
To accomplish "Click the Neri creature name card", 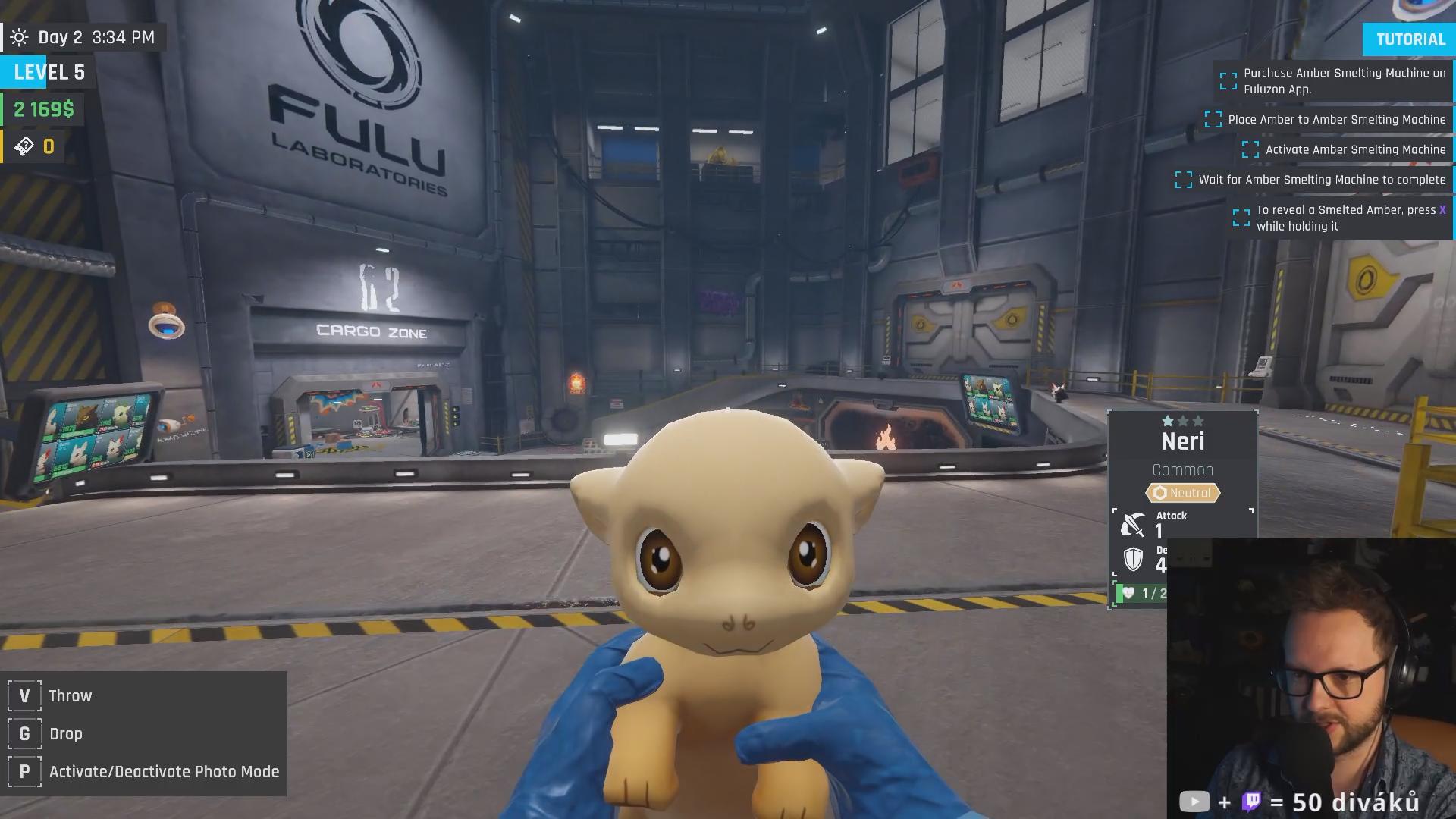I will click(1182, 441).
